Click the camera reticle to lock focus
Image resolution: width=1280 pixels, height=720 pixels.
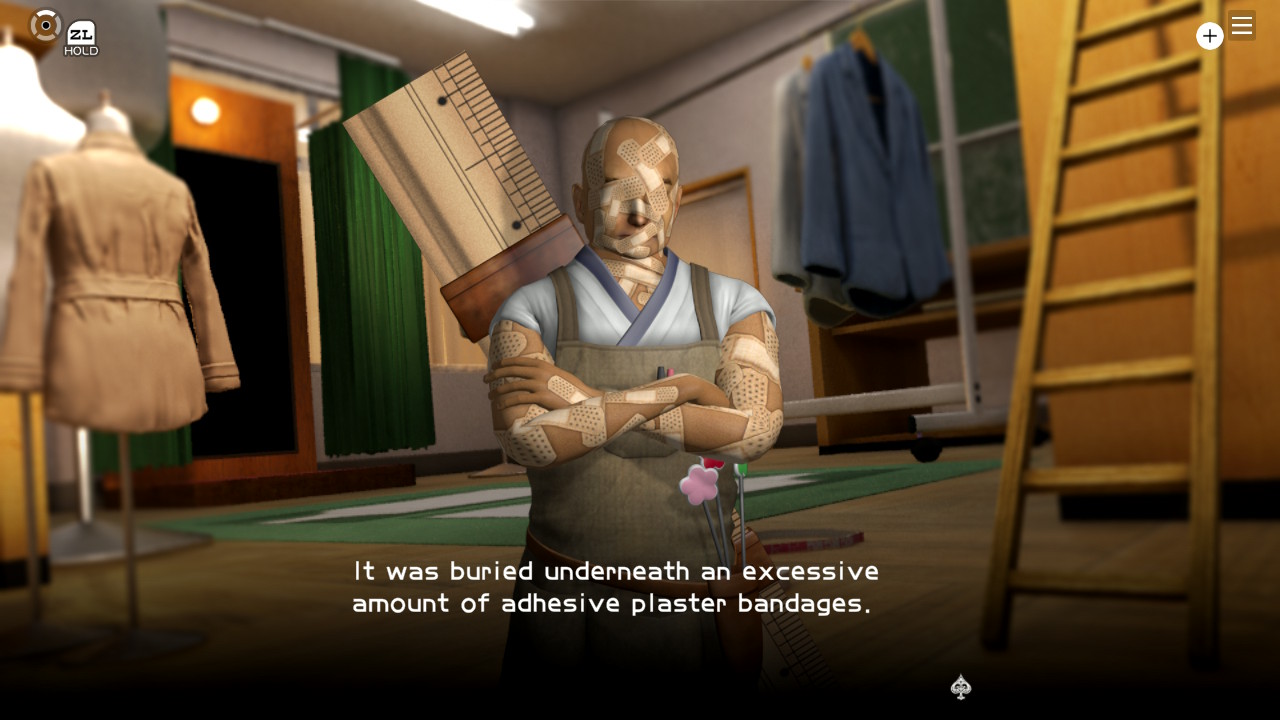point(46,26)
